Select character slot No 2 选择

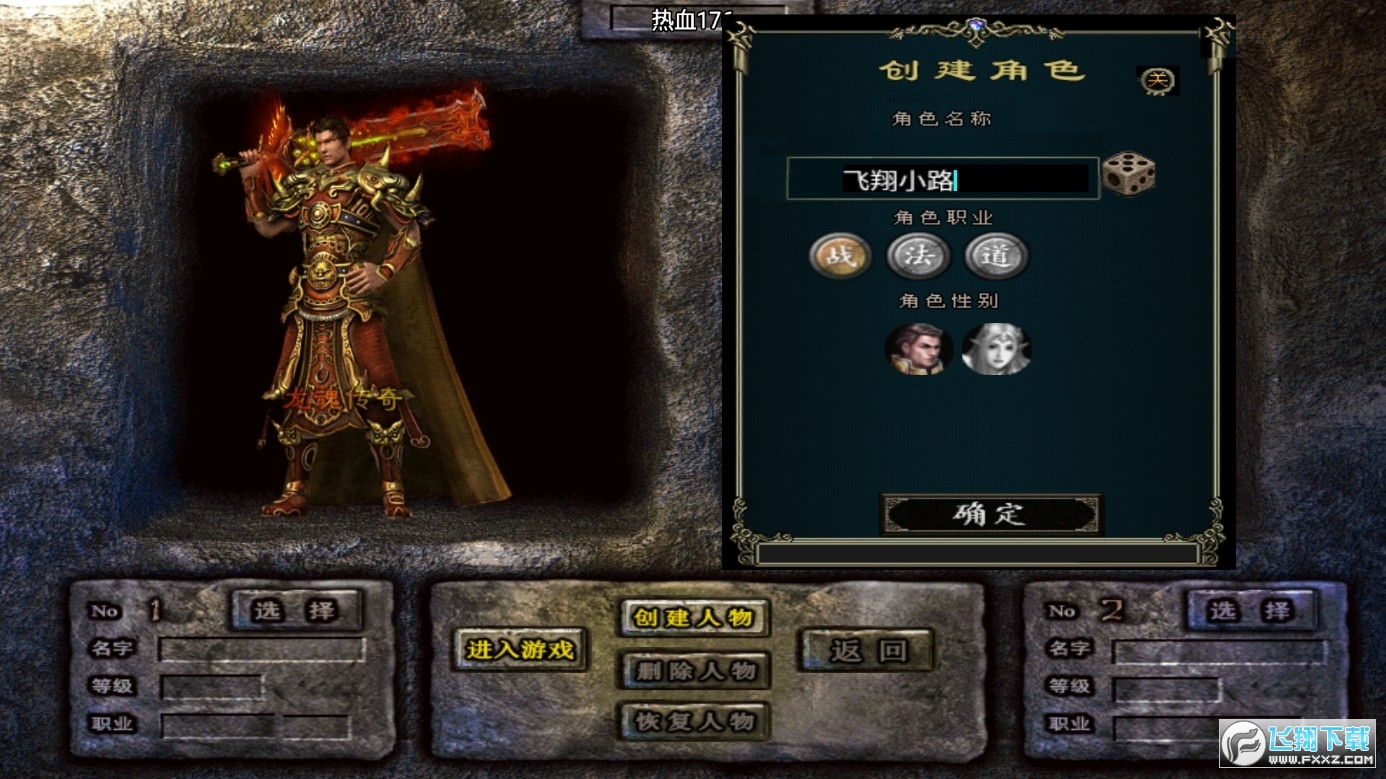coord(1251,610)
